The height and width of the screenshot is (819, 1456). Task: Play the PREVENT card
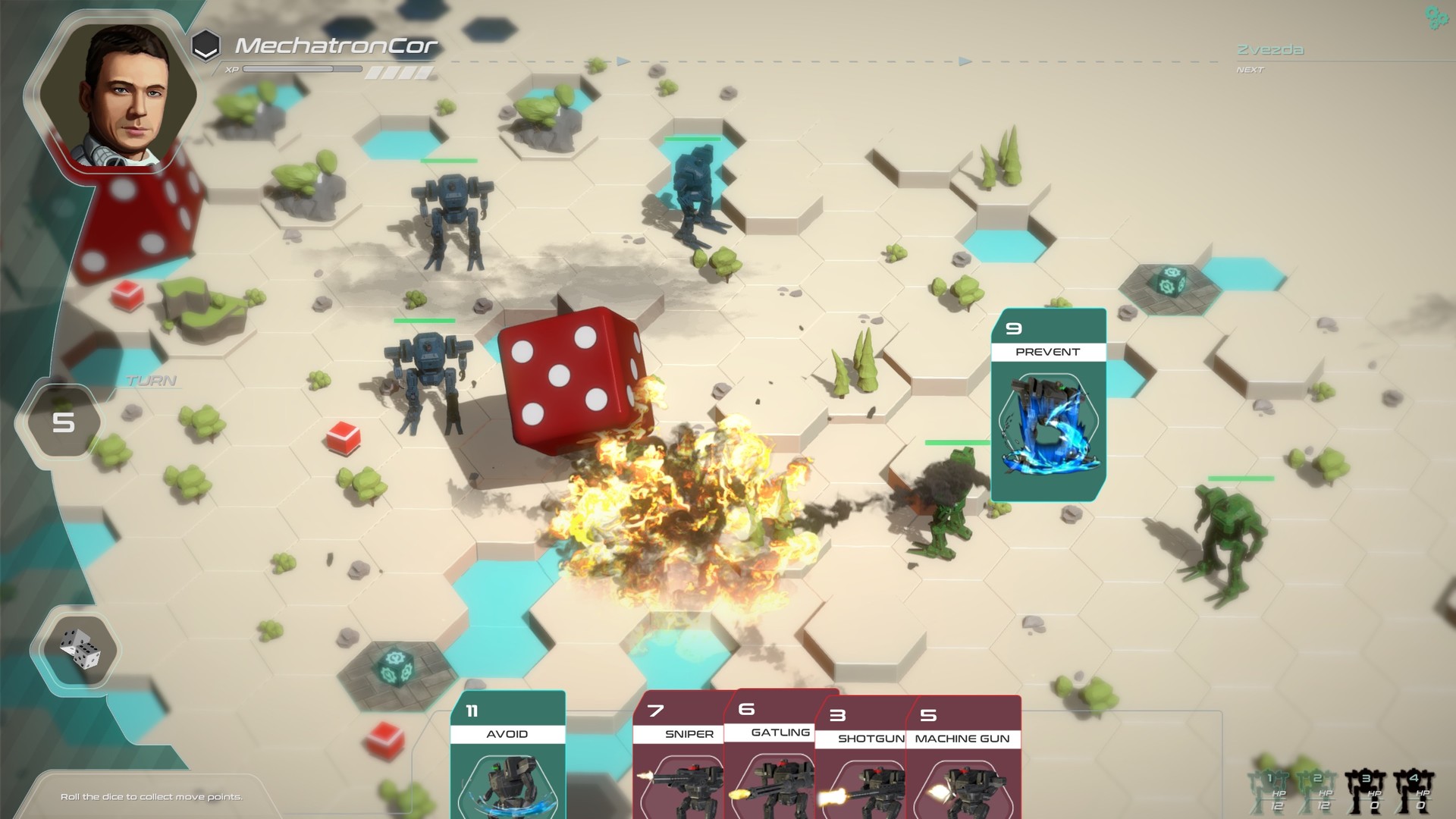[1048, 402]
